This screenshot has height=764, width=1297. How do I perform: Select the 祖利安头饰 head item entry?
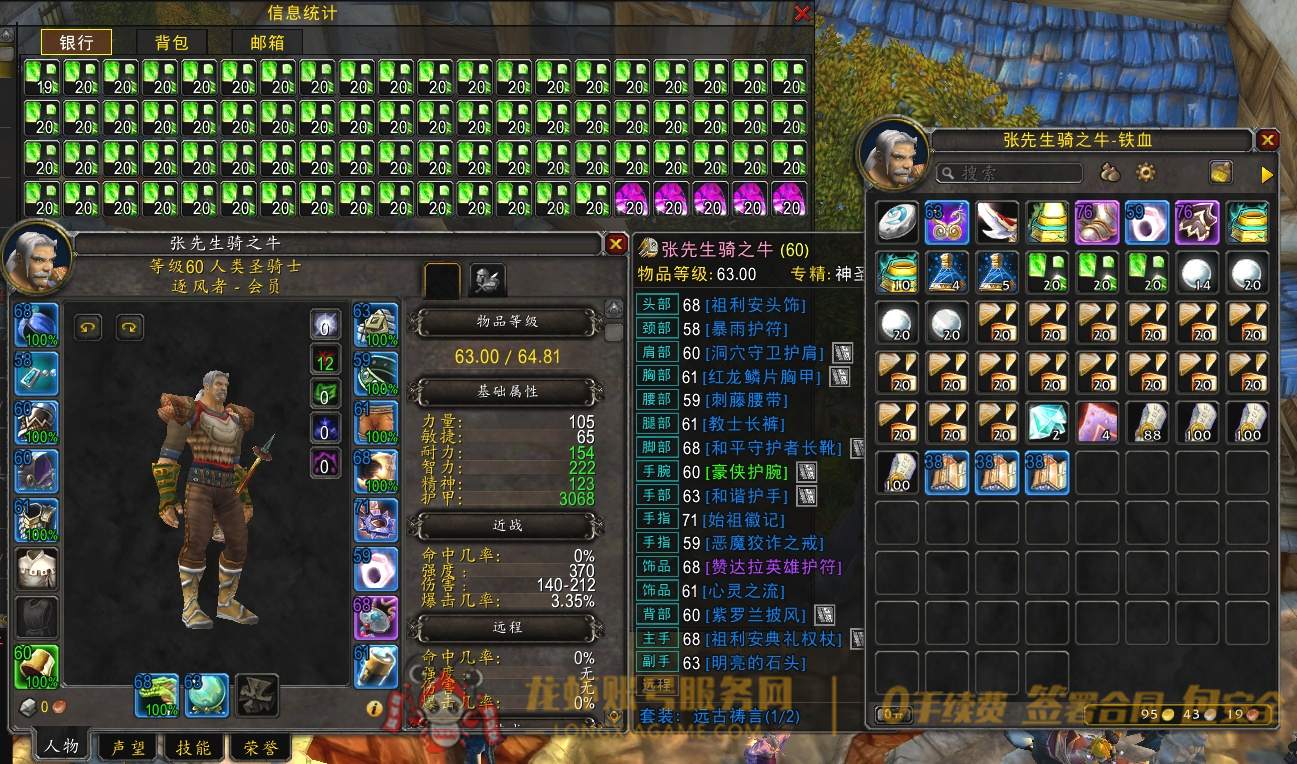coord(755,304)
